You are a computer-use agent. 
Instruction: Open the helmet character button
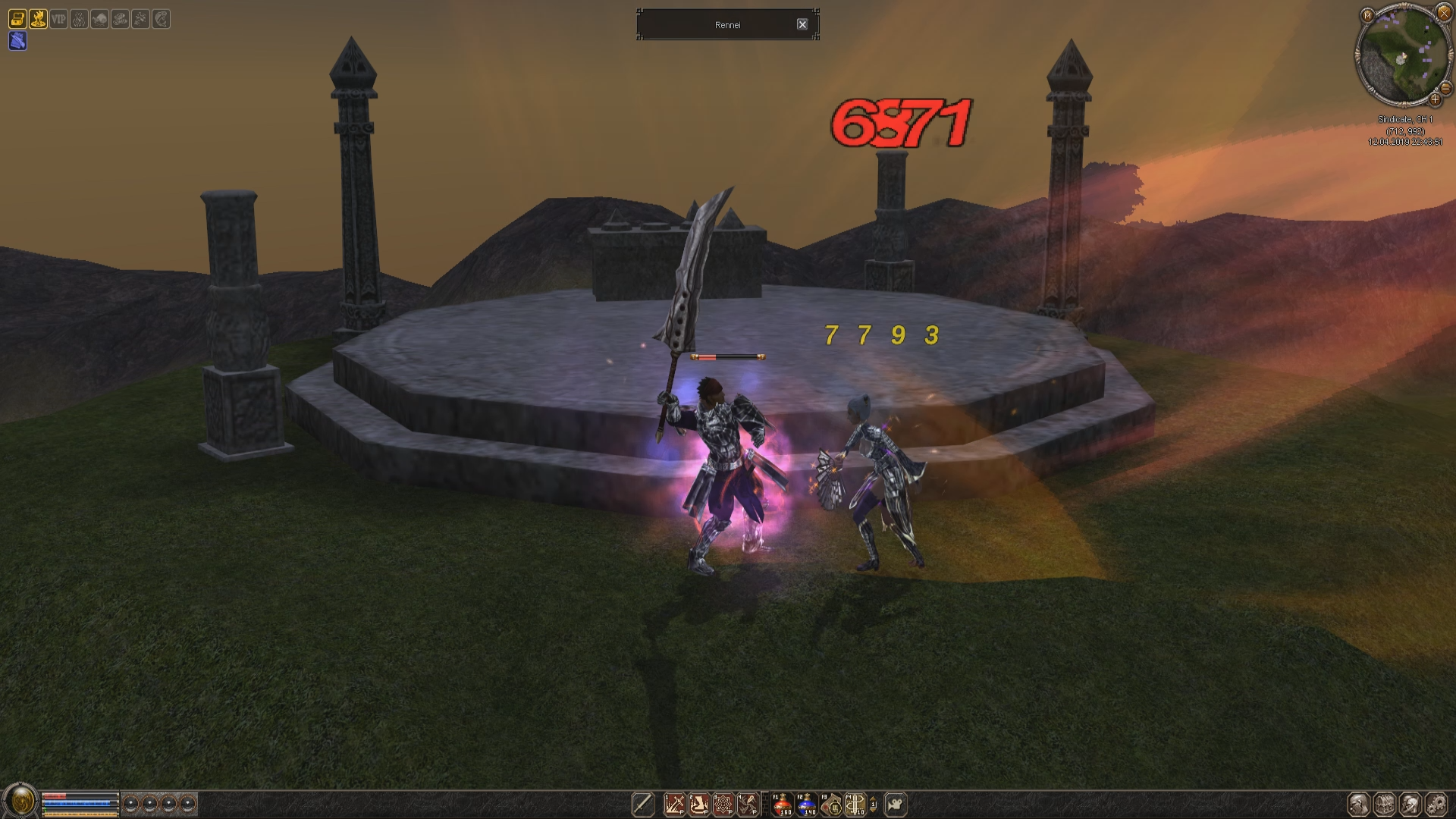(1359, 804)
